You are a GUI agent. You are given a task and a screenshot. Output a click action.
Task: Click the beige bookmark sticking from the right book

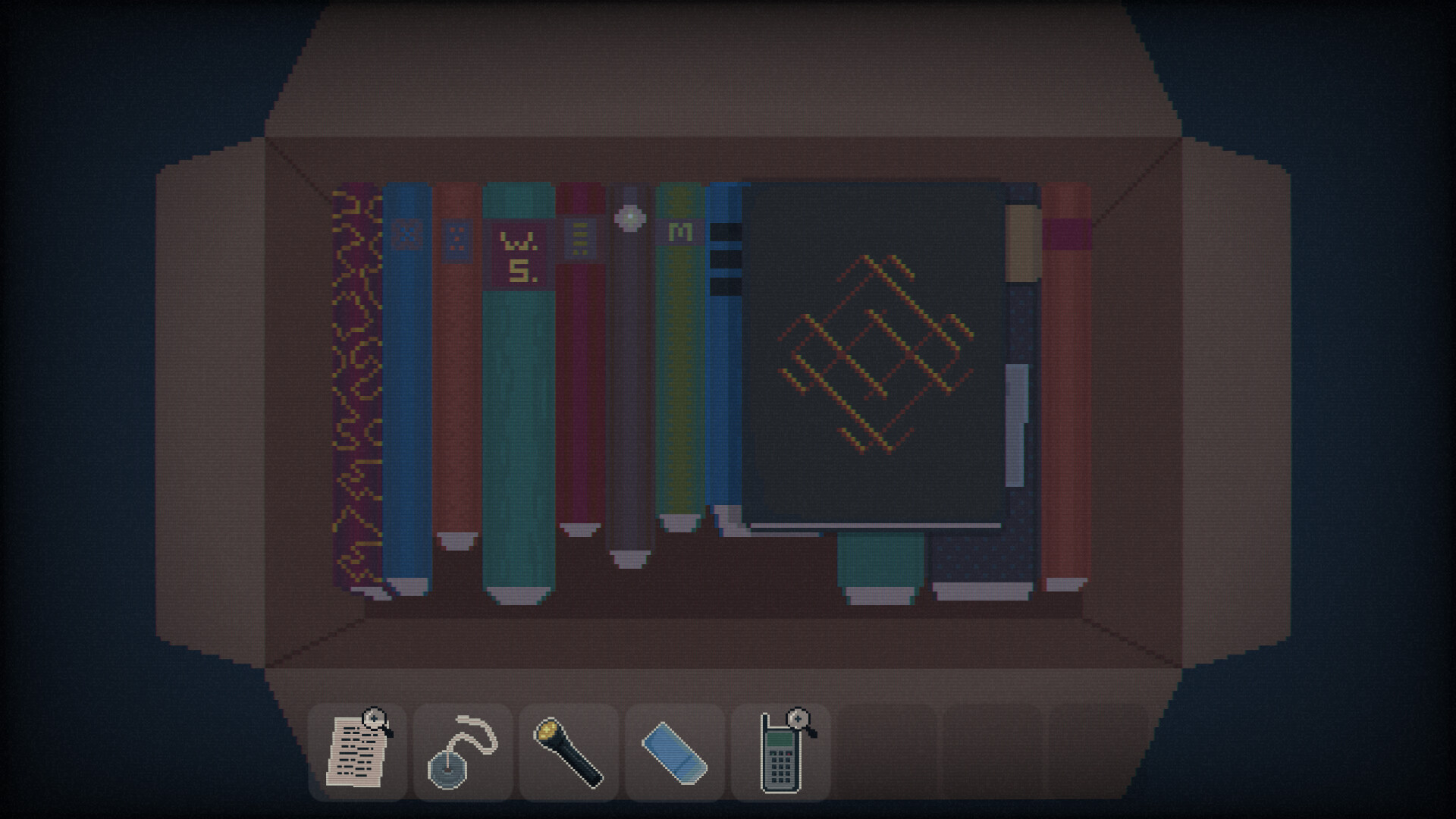[x=1022, y=243]
